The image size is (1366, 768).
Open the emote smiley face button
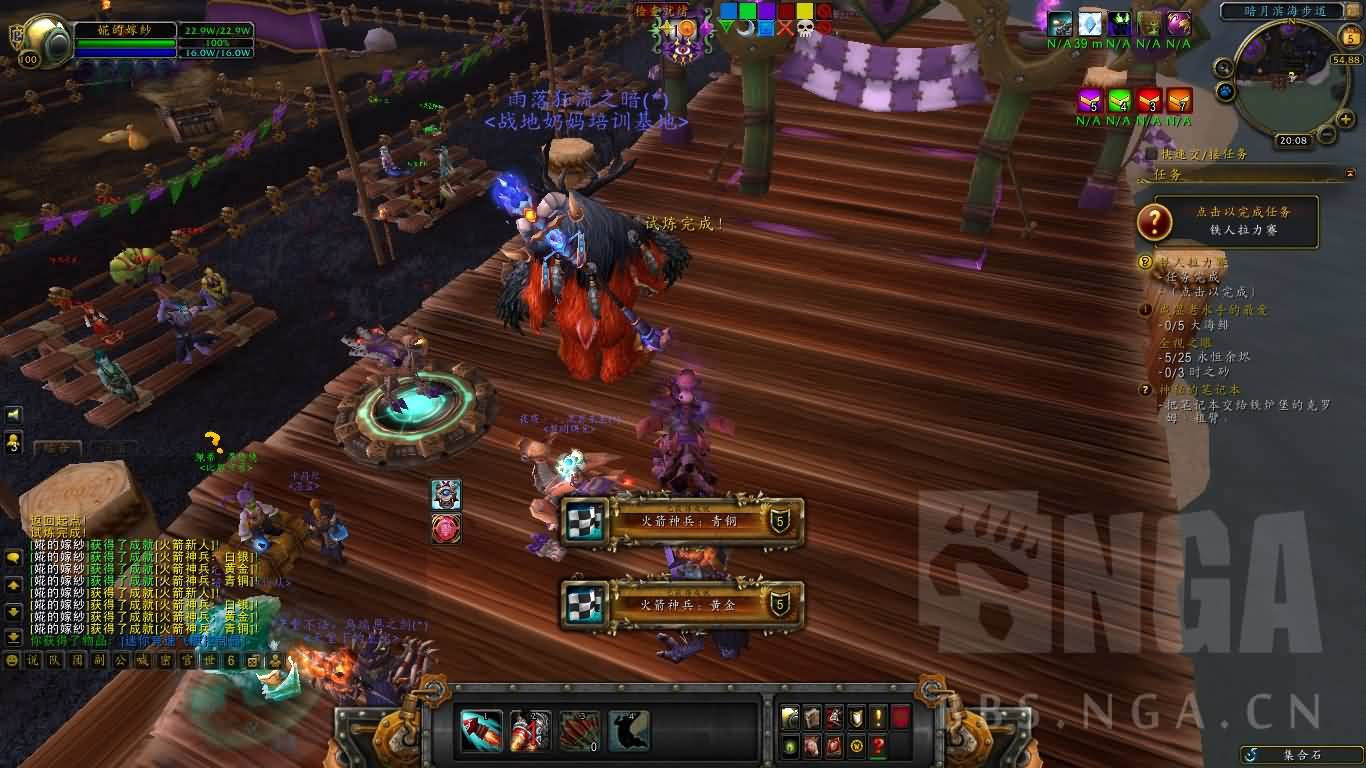point(12,660)
